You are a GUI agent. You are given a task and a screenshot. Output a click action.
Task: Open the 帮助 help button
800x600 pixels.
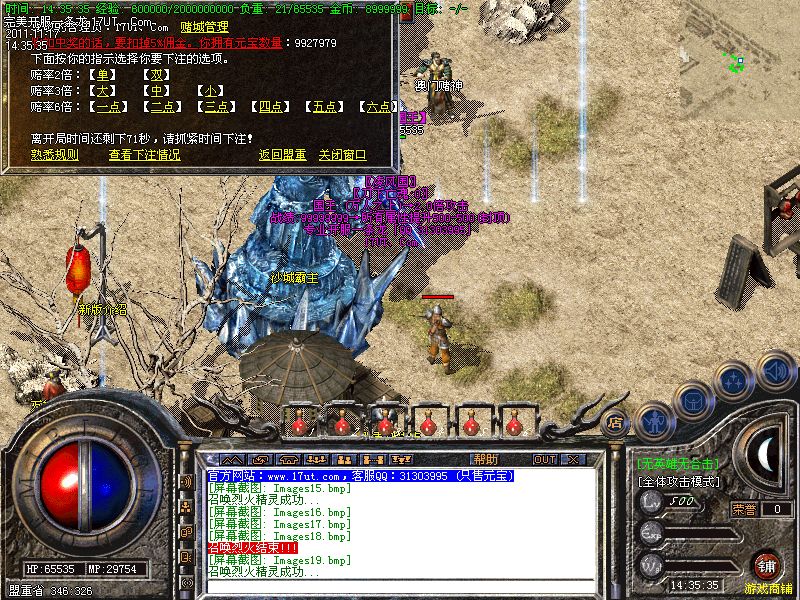(x=485, y=460)
